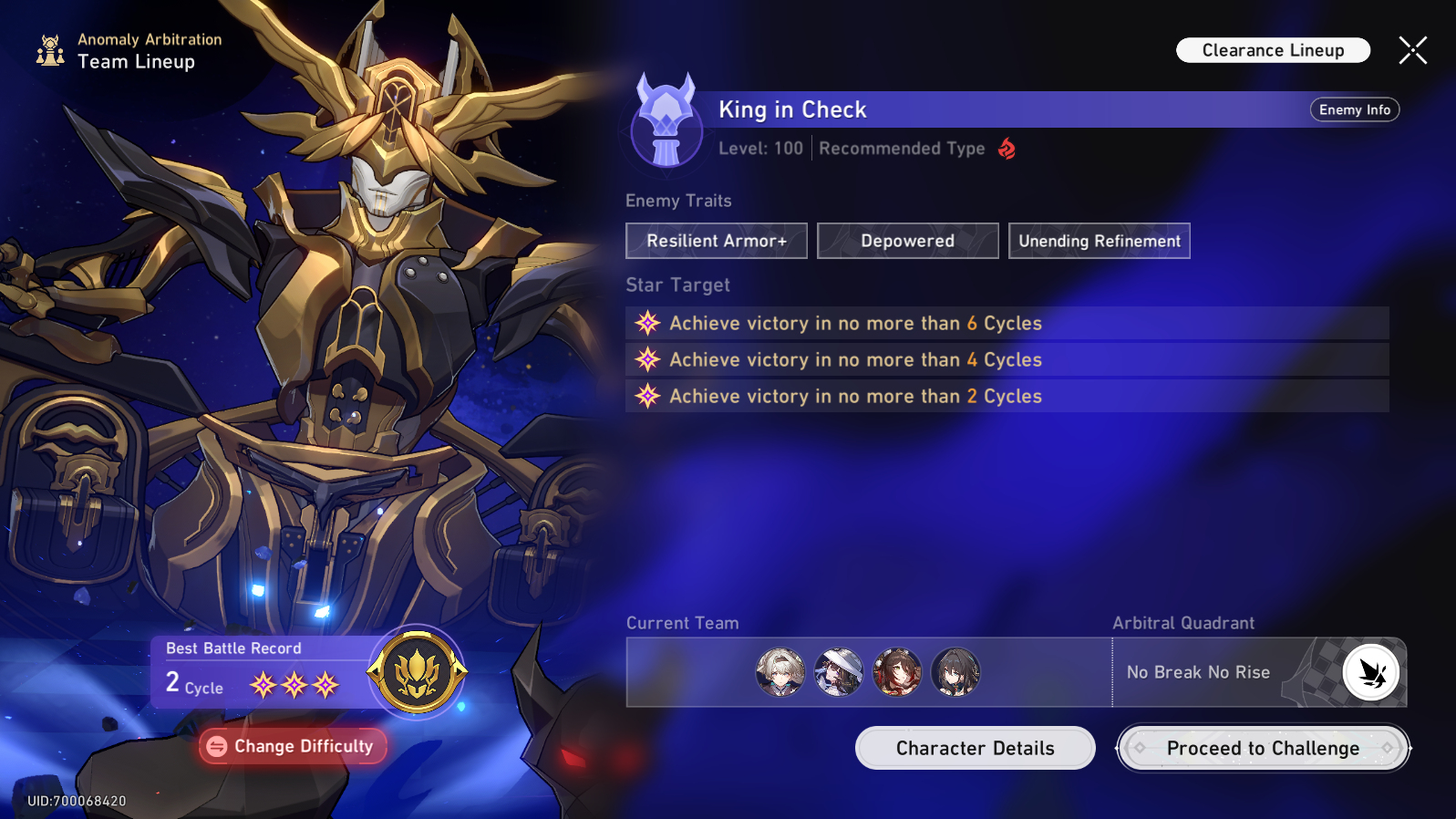View the Depowered enemy trait

point(907,241)
